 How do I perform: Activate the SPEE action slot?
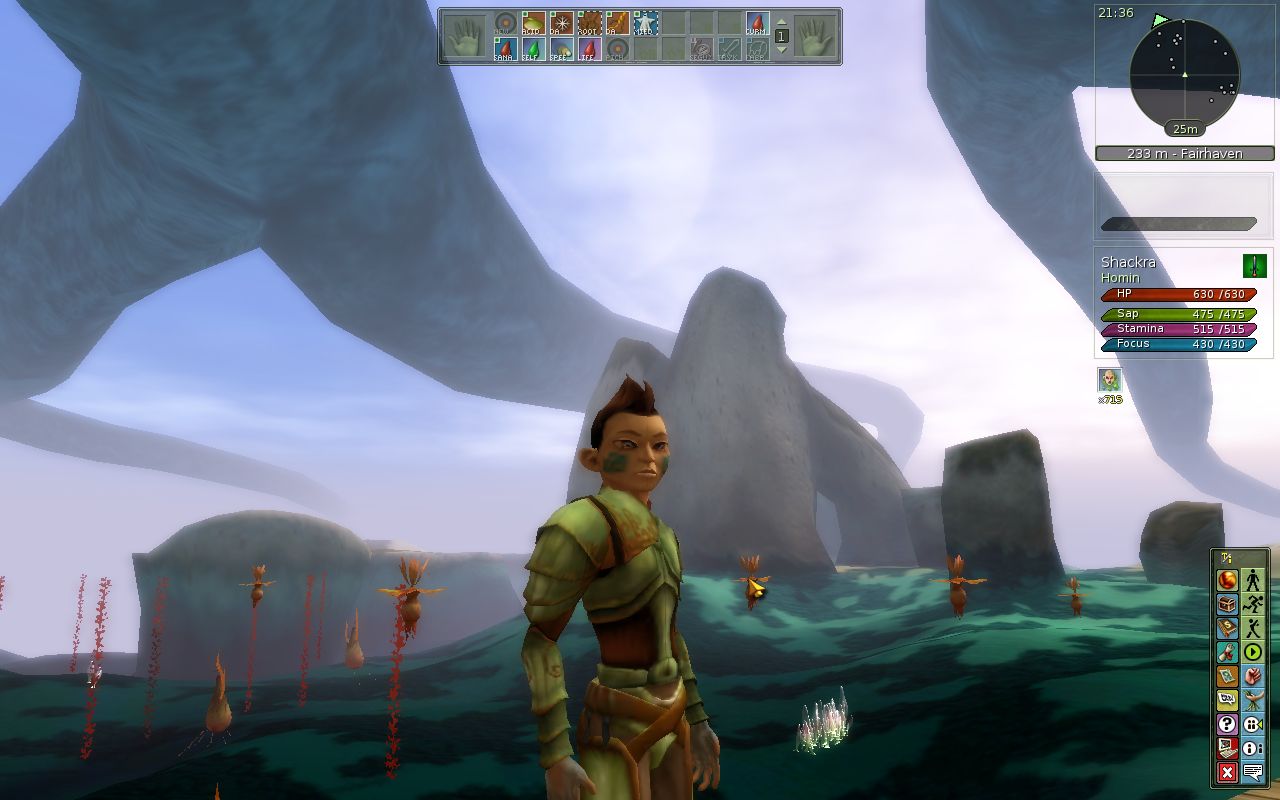[x=561, y=49]
